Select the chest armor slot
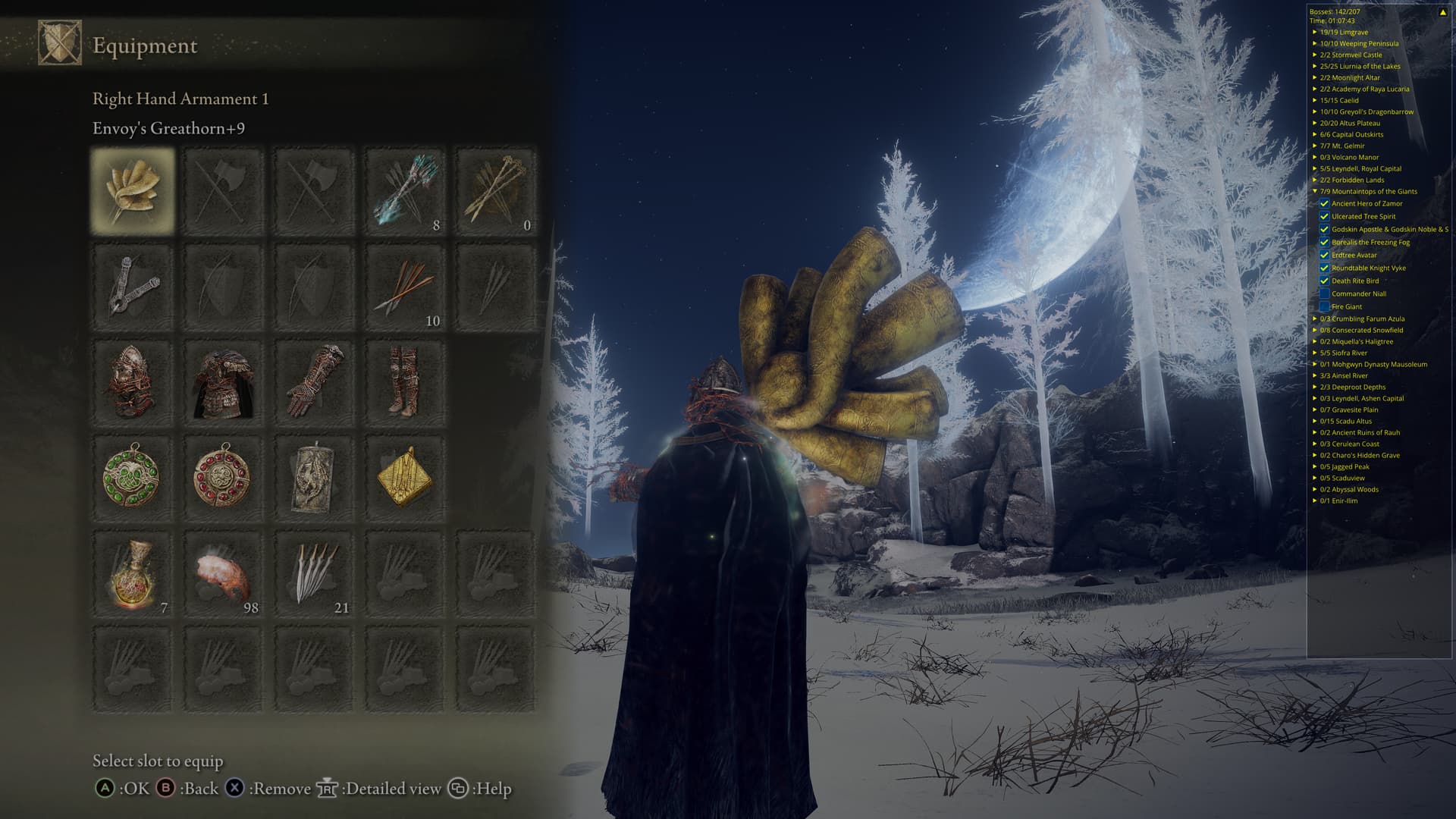 point(223,382)
